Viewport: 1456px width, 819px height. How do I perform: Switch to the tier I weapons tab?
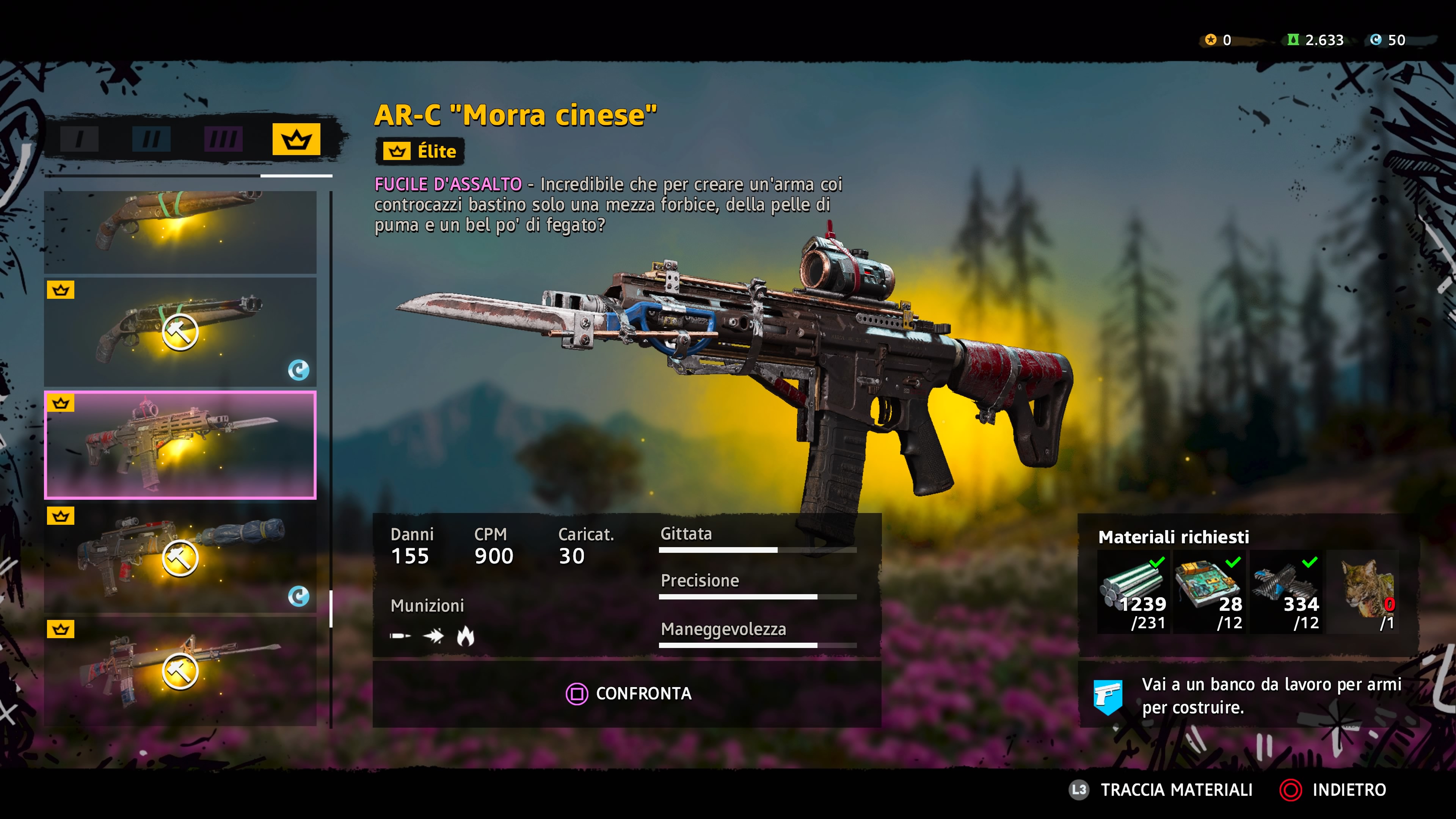coord(80,139)
